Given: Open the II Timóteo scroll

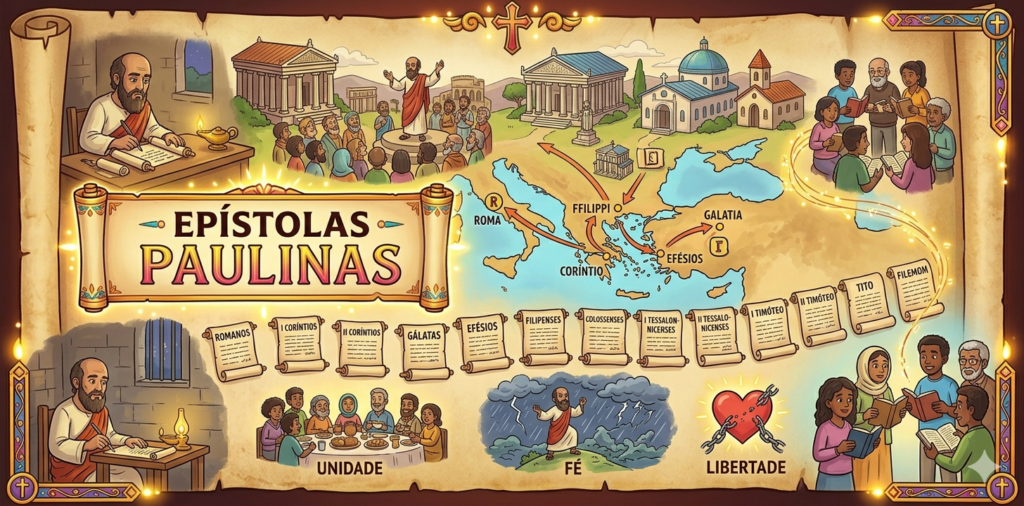Looking at the screenshot, I should pyautogui.click(x=819, y=315).
